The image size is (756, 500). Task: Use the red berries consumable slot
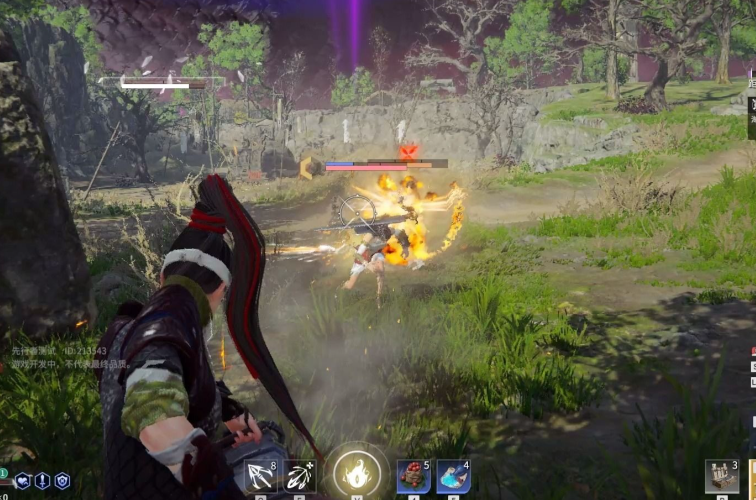coord(413,475)
